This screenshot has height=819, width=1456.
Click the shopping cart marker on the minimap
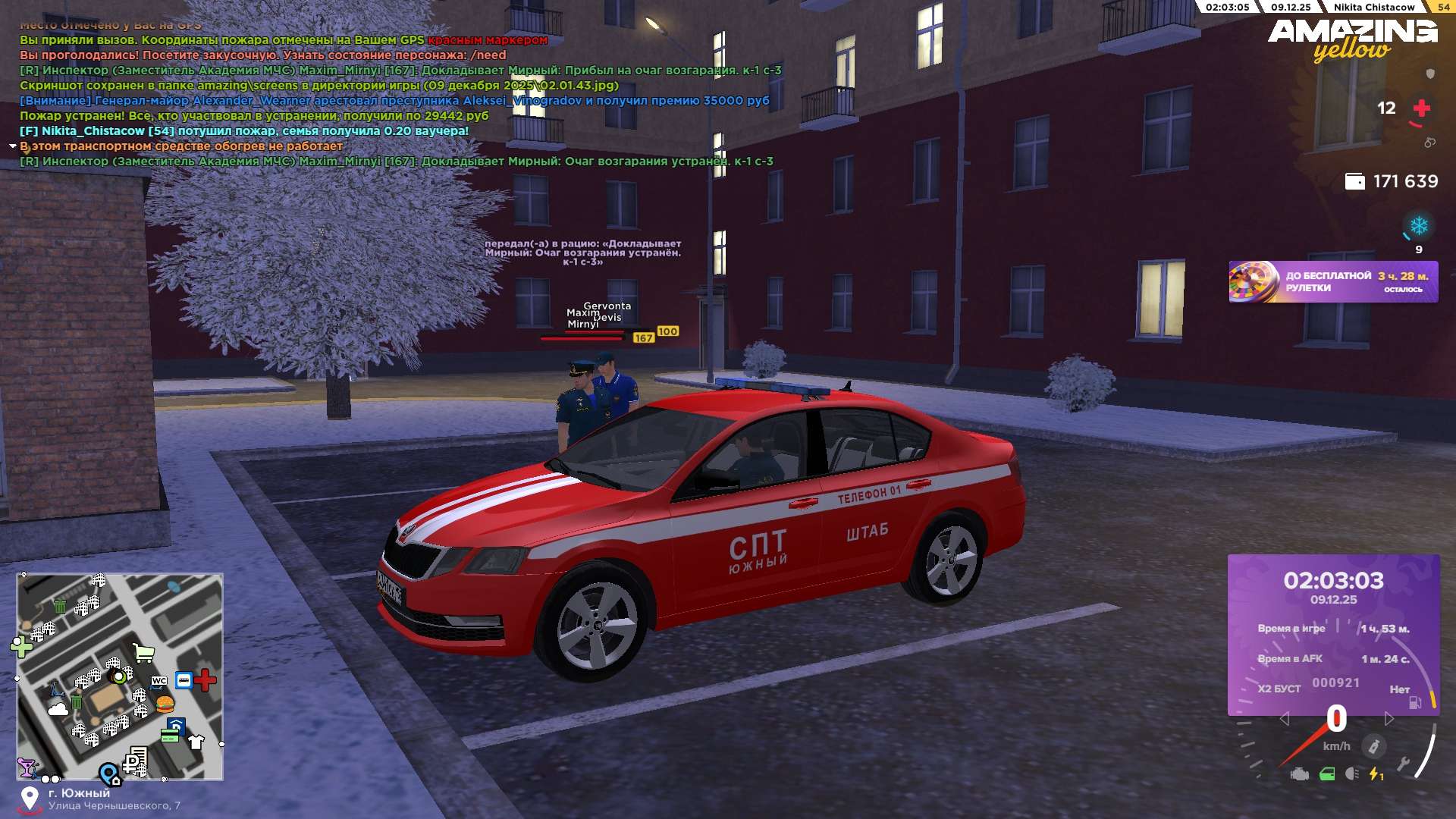(x=143, y=652)
